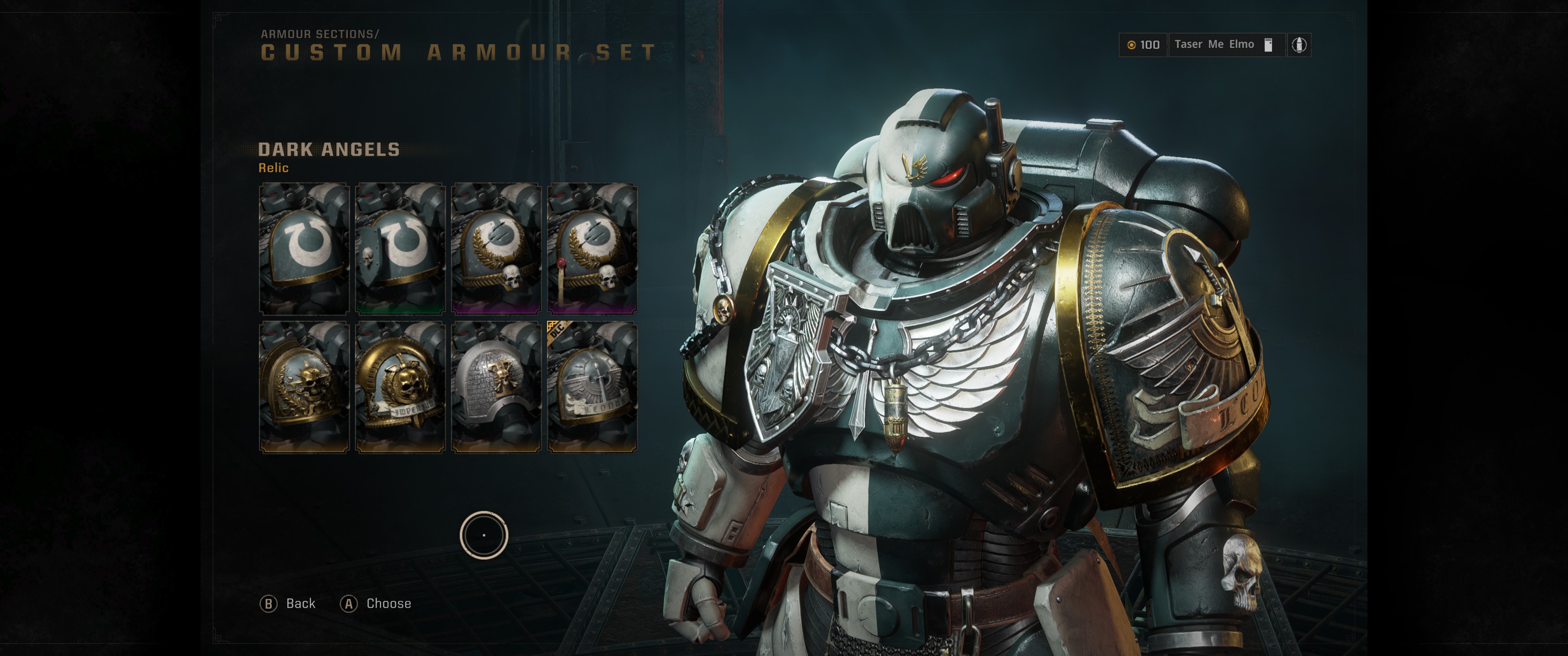Choose the gold skull pauldron with Imperium scroll

[x=401, y=387]
